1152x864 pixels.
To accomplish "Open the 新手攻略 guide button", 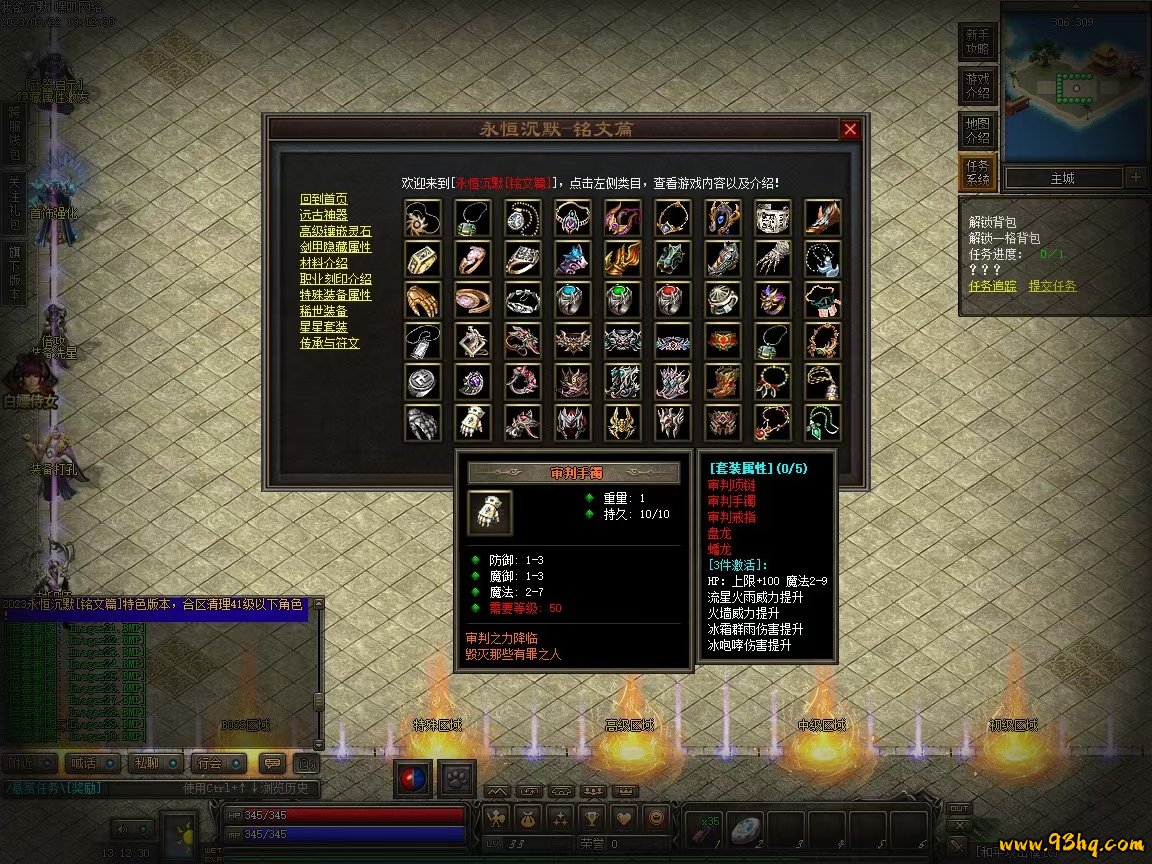I will point(977,41).
